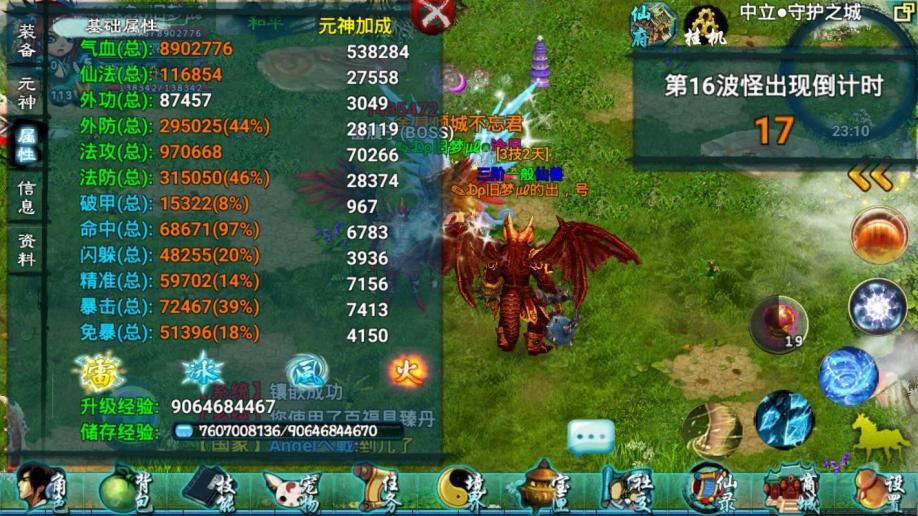
Task: Open the 背包 backpack
Action: [128, 489]
